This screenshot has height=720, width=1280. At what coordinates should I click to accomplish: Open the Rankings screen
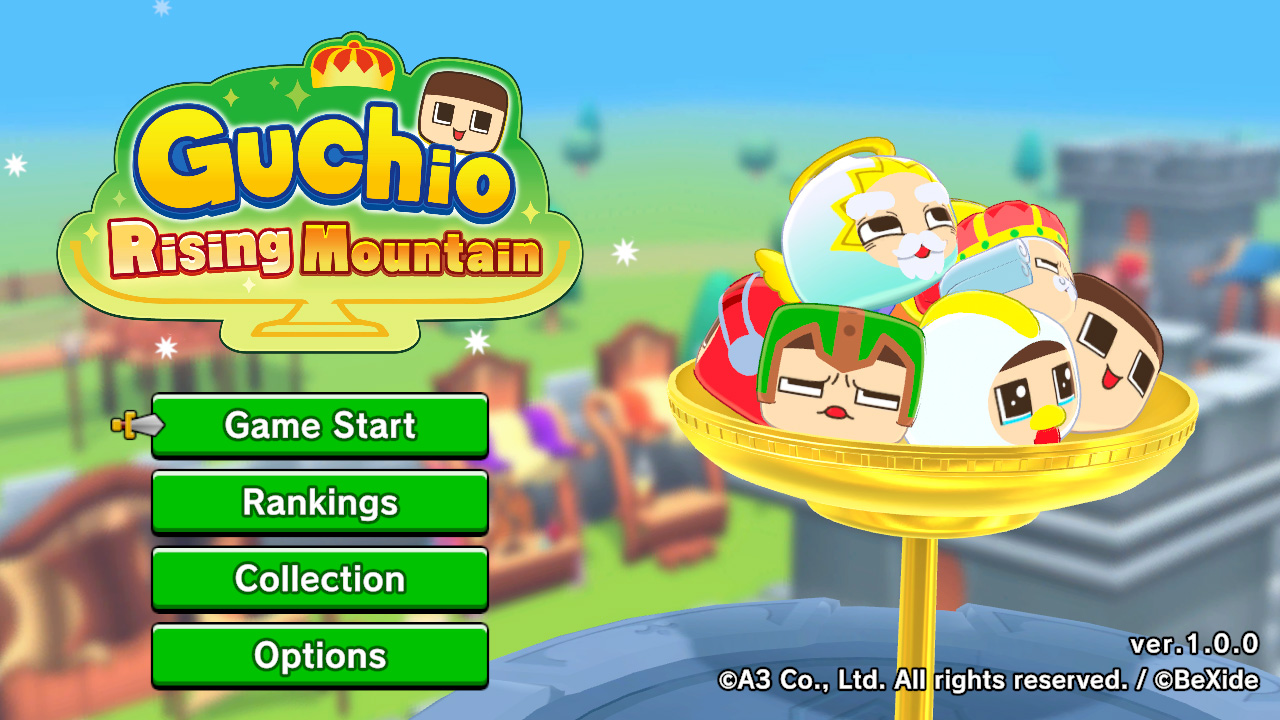320,503
